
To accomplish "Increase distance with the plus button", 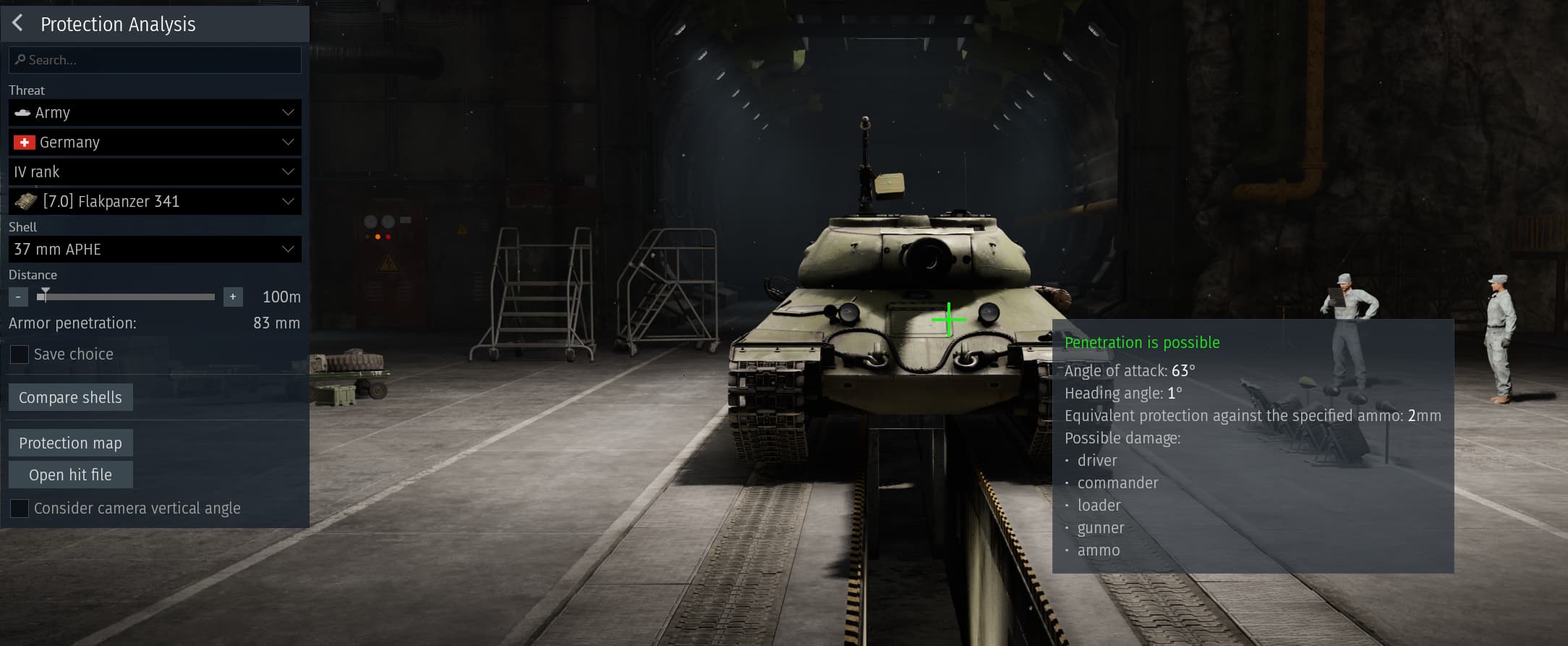I will click(x=233, y=297).
